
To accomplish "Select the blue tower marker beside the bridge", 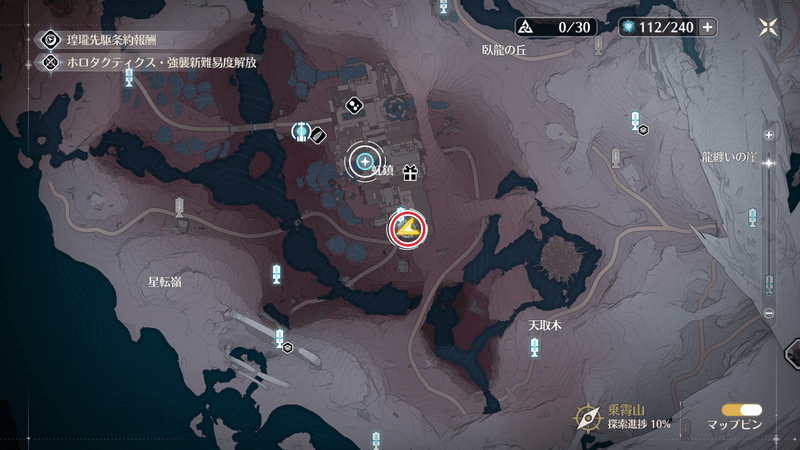I will click(300, 131).
